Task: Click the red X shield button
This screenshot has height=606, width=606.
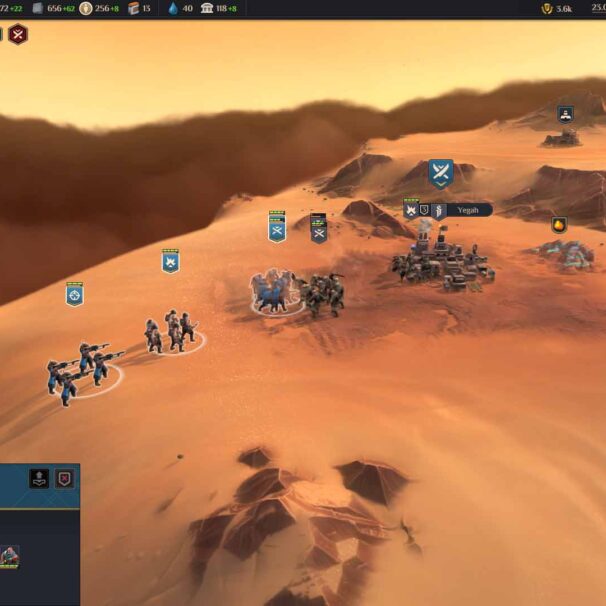Action: coord(65,478)
